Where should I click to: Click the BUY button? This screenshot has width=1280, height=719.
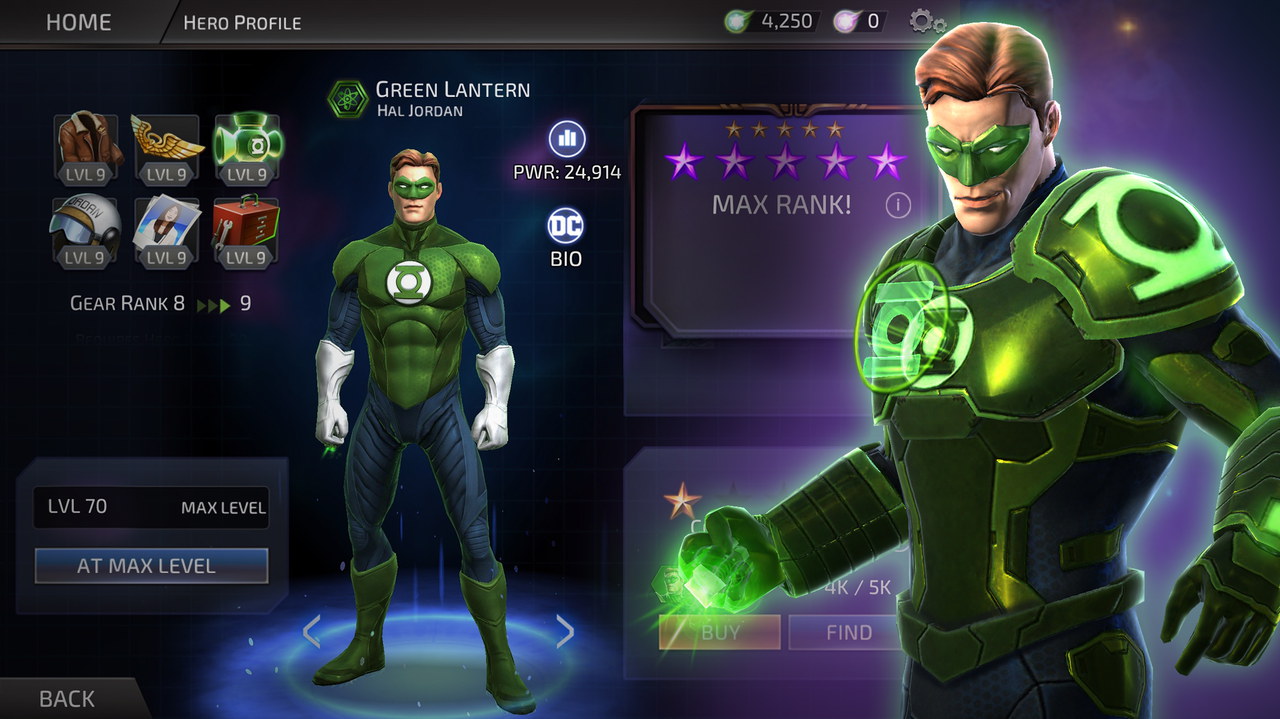click(719, 632)
